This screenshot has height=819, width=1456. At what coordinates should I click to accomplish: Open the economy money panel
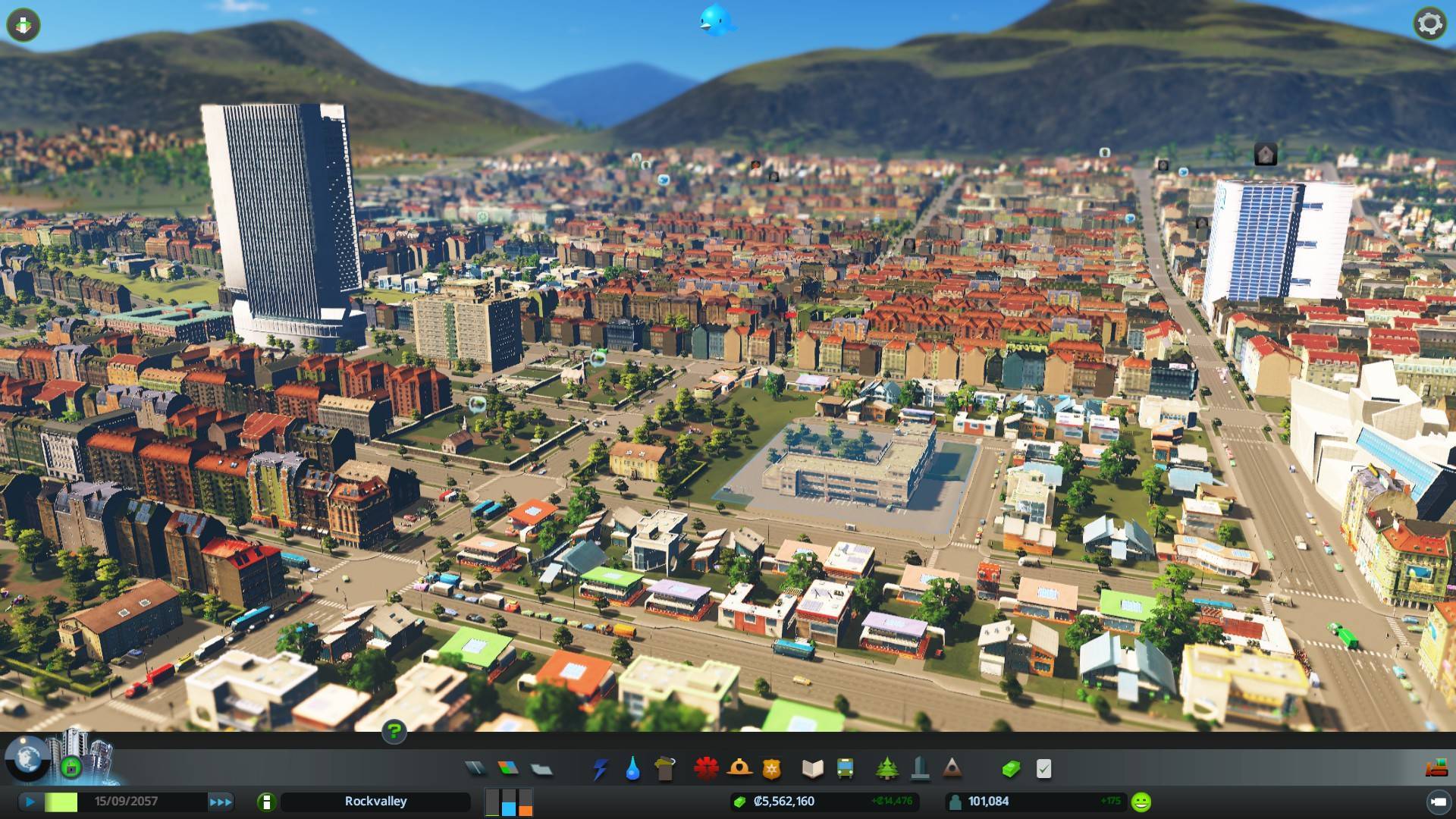[x=1011, y=769]
